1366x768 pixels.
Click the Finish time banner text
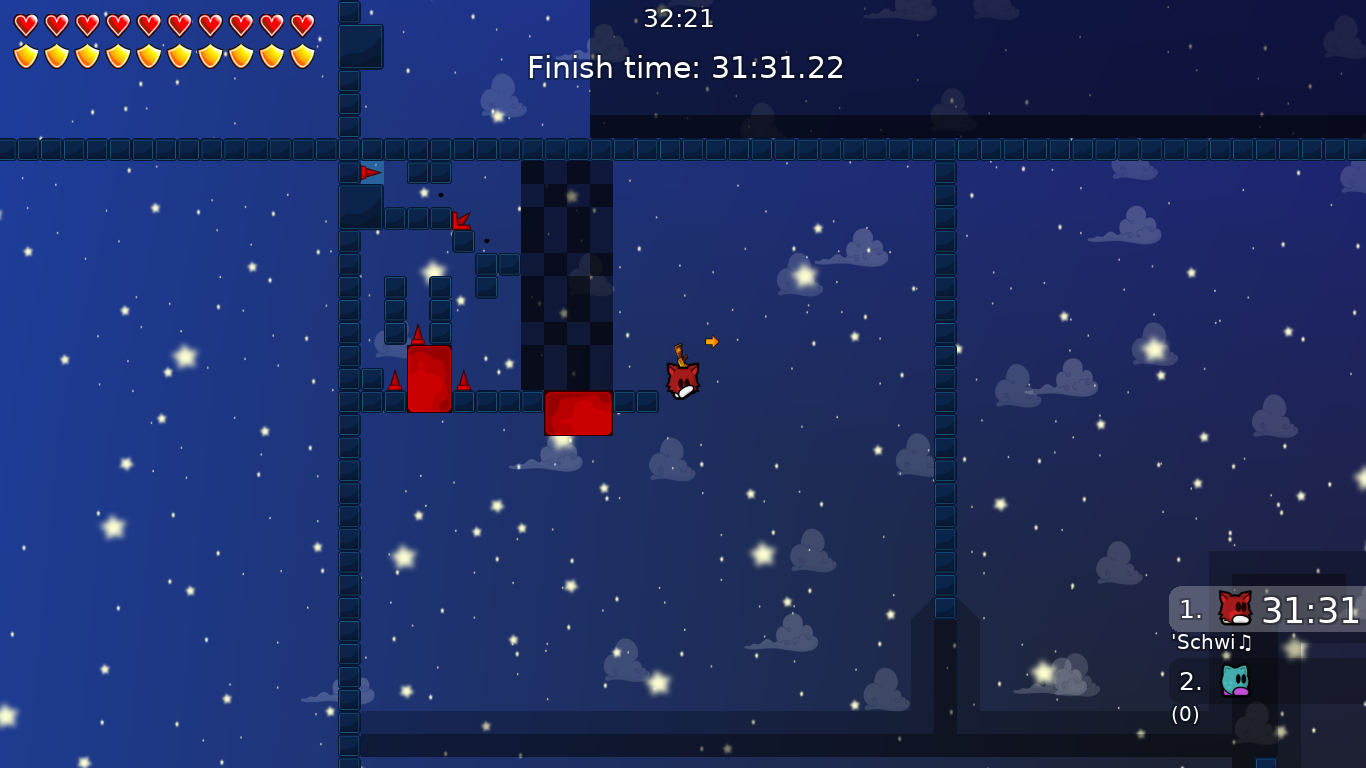[685, 68]
